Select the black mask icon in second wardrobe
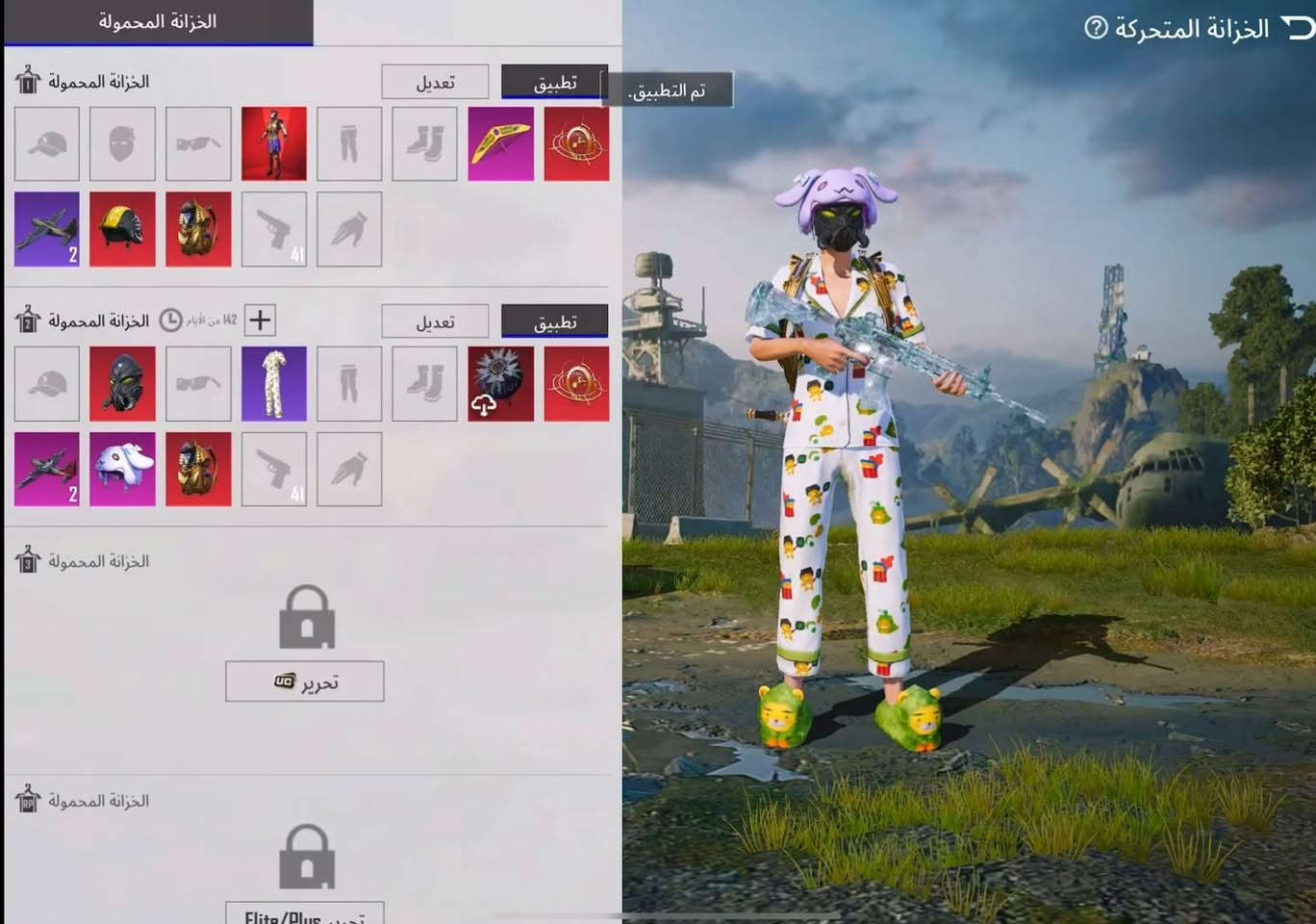Viewport: 1316px width, 924px height. 122,383
